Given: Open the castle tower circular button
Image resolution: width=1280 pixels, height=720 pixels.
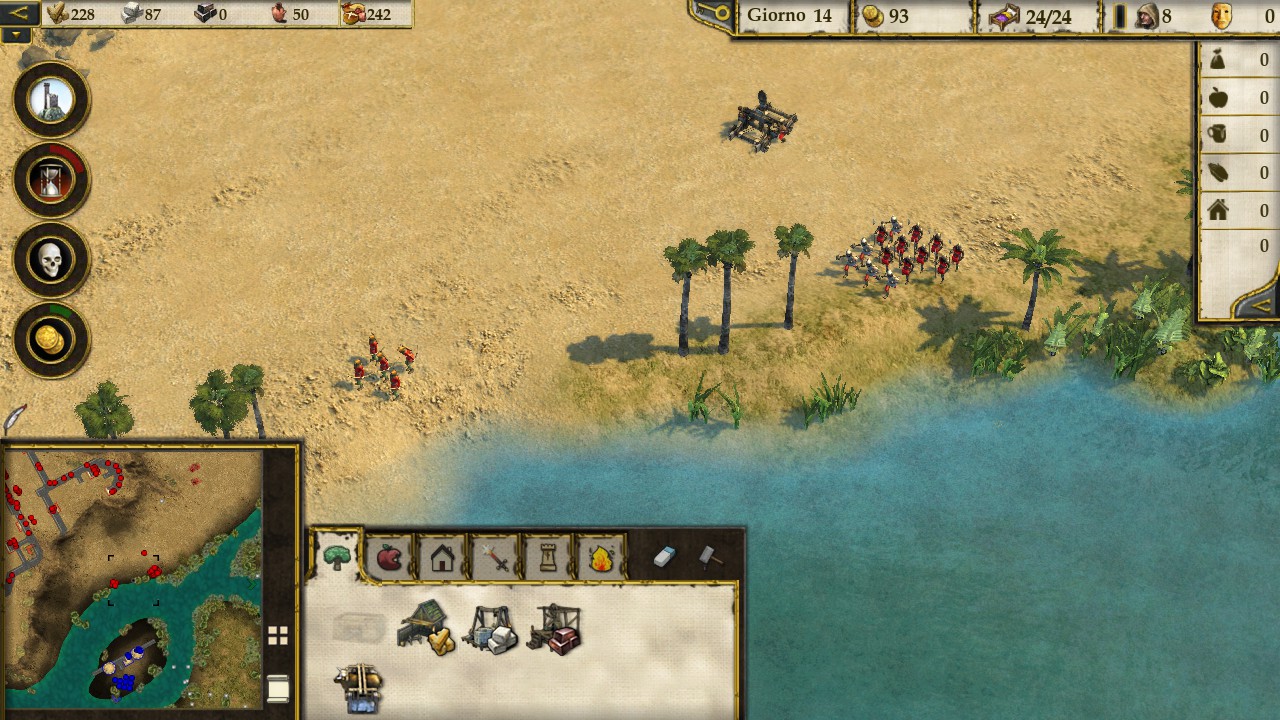Looking at the screenshot, I should [51, 100].
